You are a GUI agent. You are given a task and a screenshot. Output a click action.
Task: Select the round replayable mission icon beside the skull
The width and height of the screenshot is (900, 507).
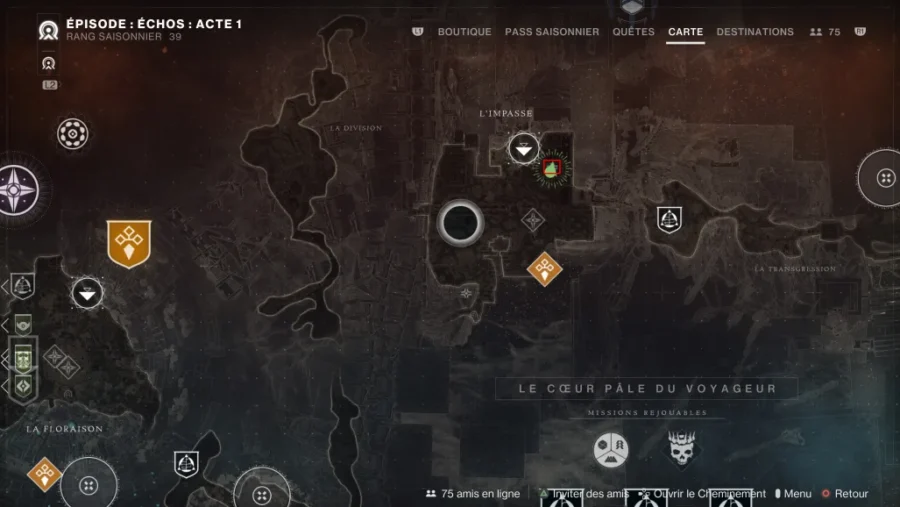[611, 449]
